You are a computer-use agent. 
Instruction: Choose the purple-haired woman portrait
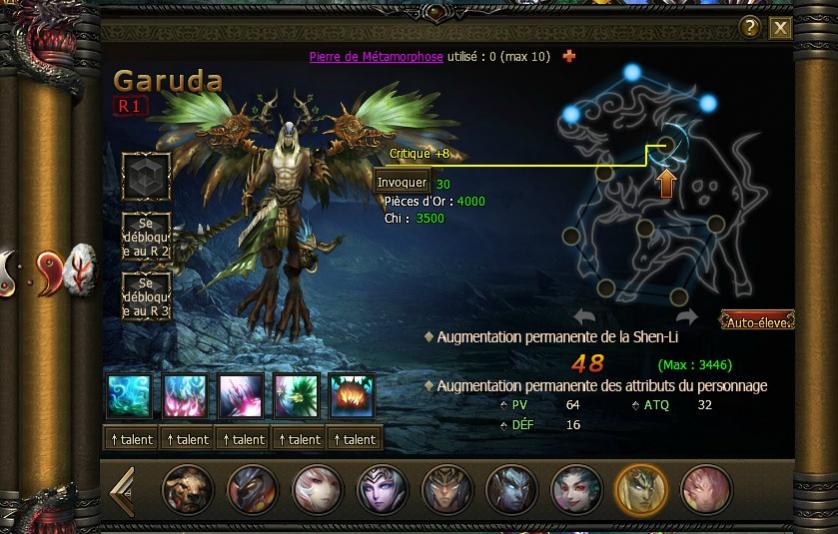[x=382, y=490]
